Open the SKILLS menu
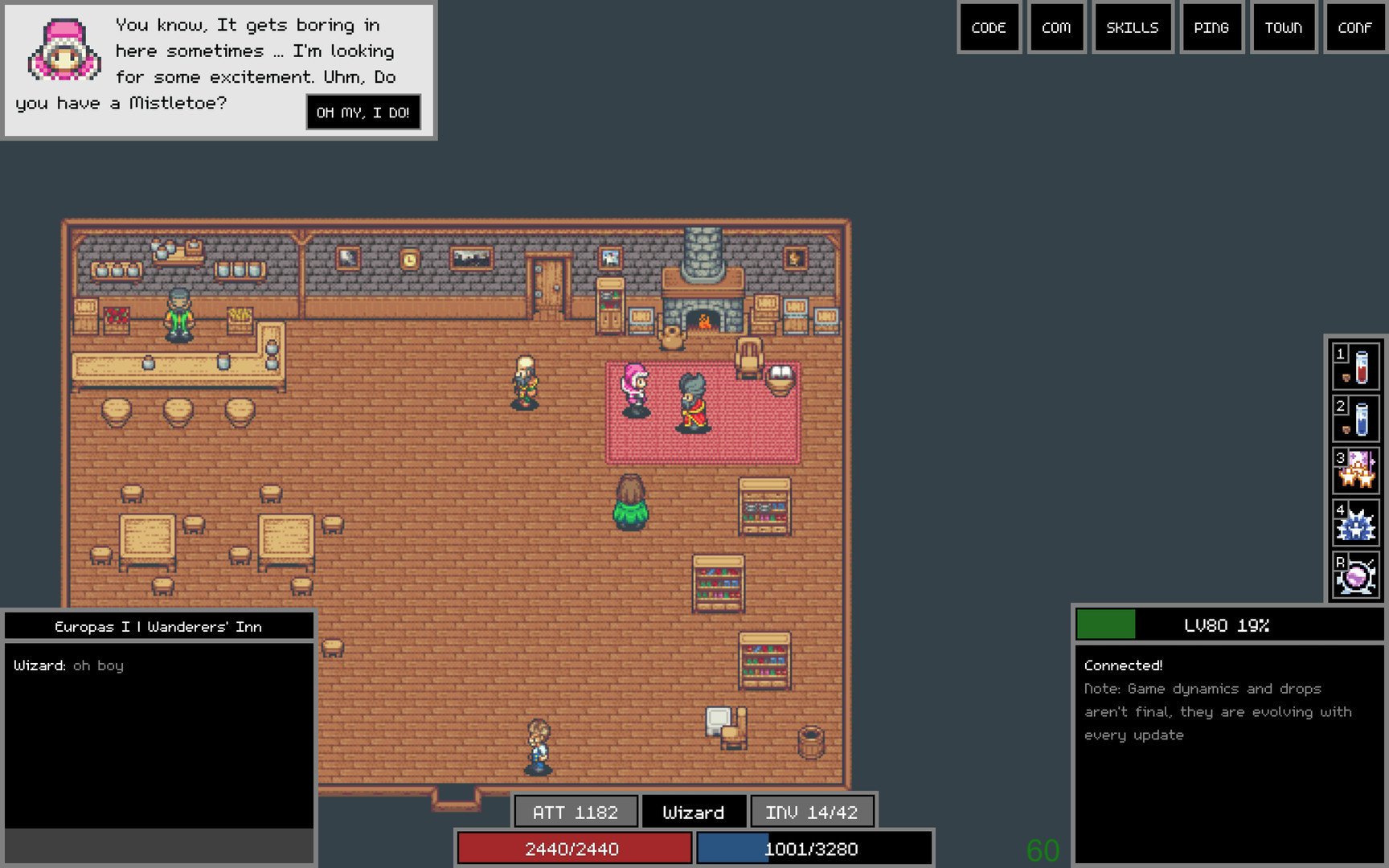 click(1133, 27)
